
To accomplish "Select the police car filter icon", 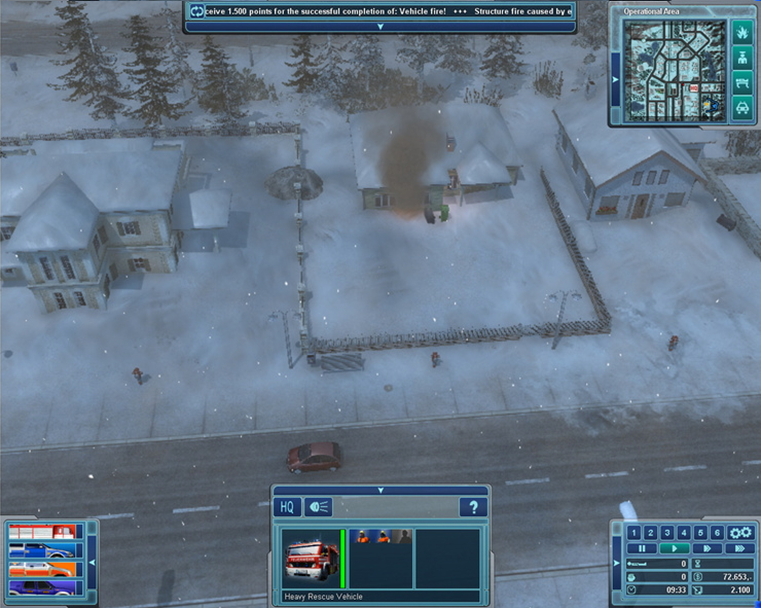I will (742, 108).
